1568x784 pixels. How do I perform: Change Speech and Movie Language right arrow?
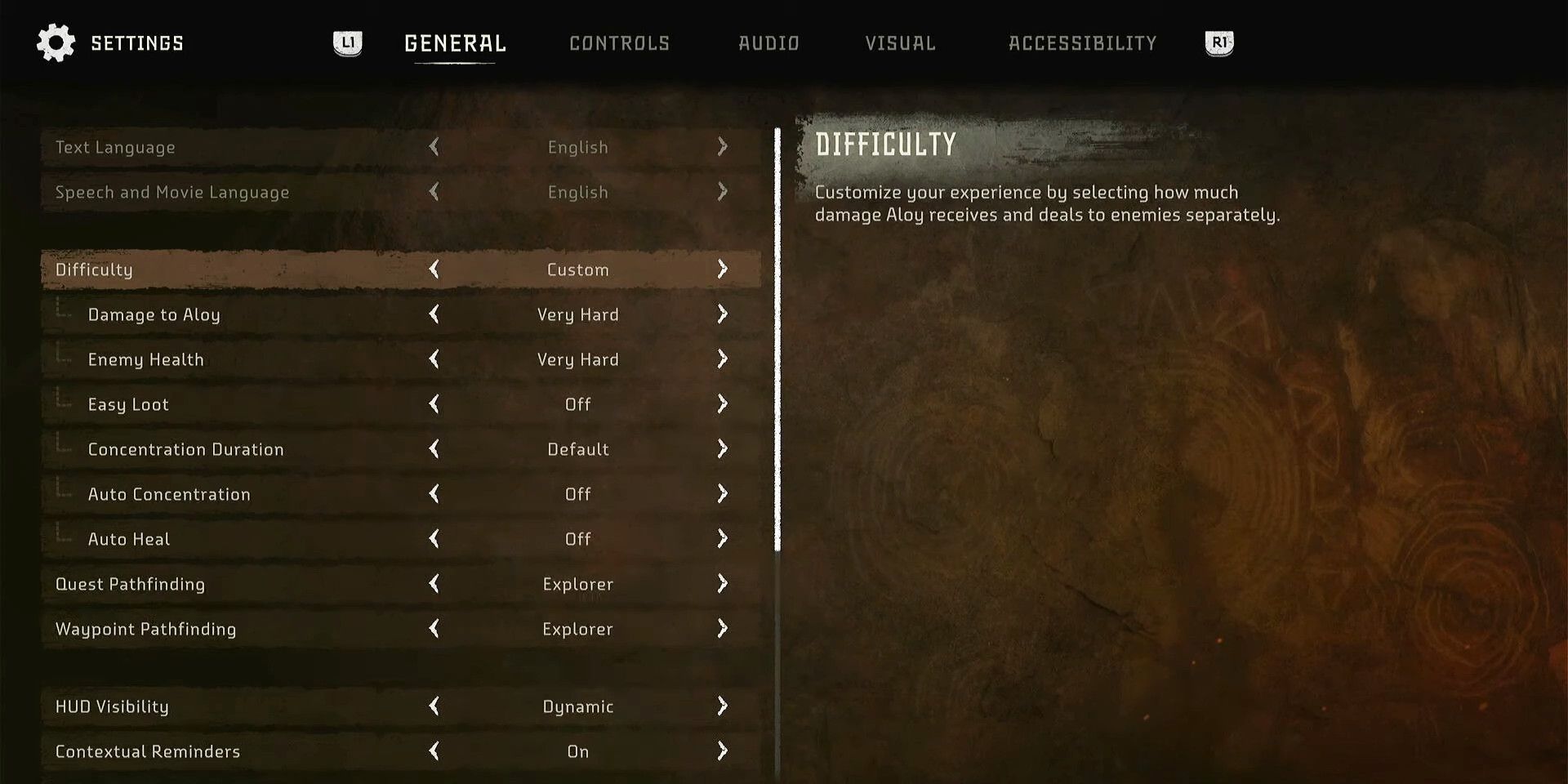pos(722,192)
